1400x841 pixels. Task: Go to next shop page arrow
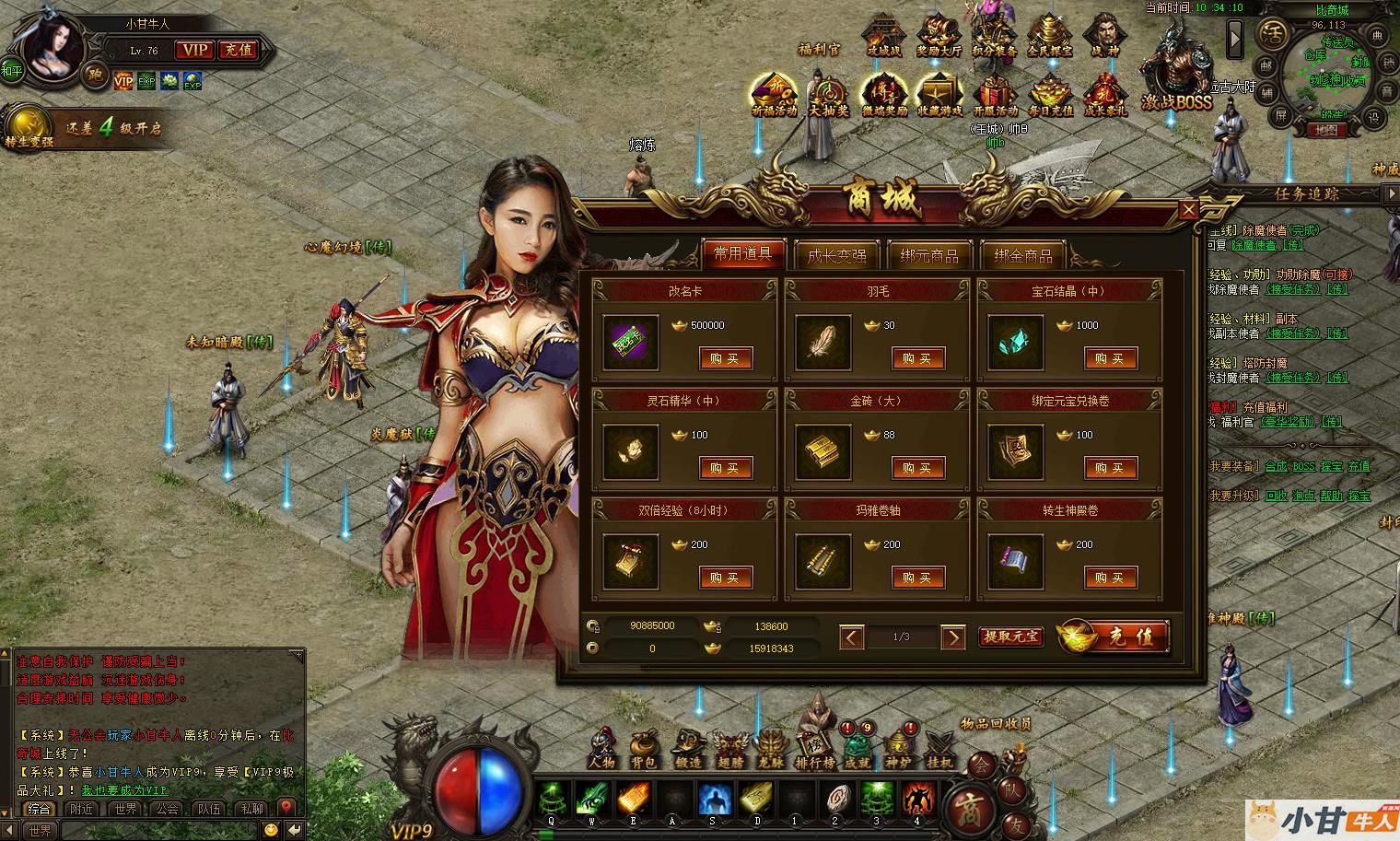(x=953, y=637)
